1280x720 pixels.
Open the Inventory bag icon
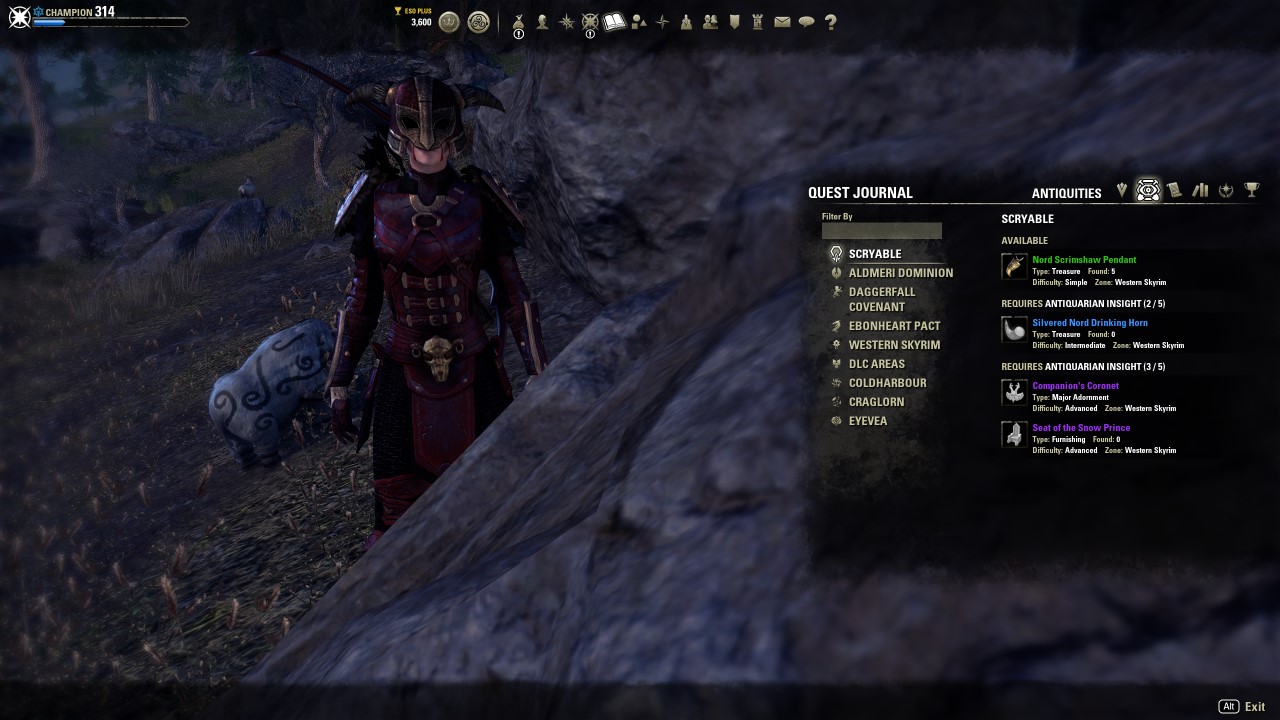coord(518,21)
